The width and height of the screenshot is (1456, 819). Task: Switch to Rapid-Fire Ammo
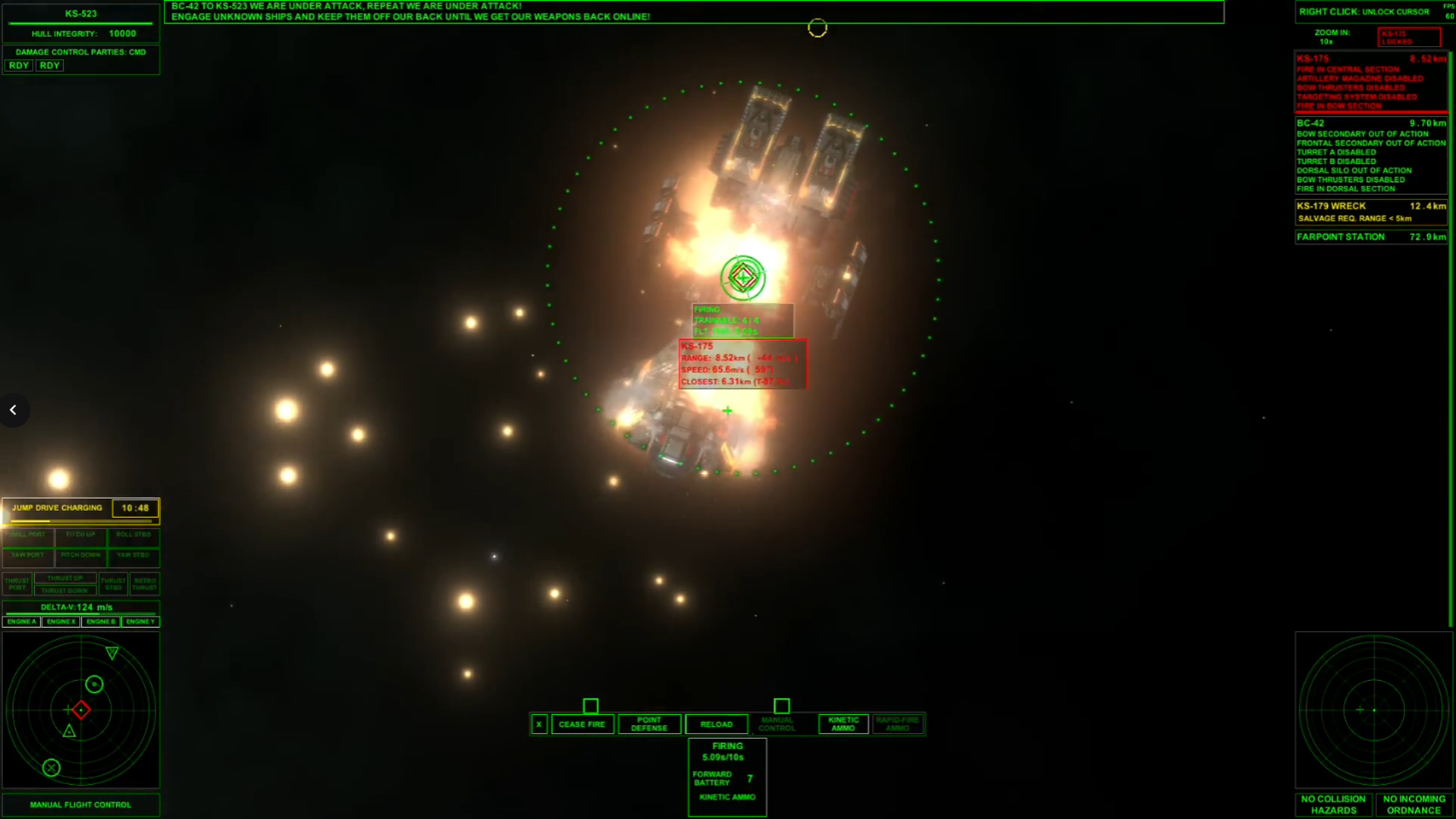coord(897,724)
